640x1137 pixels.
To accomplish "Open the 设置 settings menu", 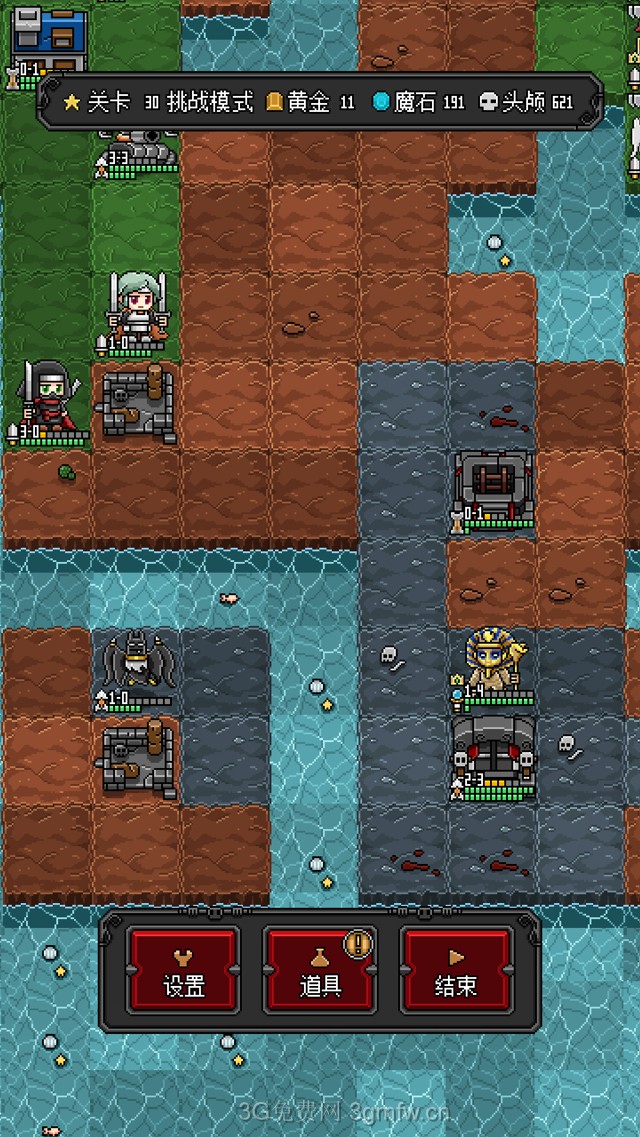I will point(183,969).
